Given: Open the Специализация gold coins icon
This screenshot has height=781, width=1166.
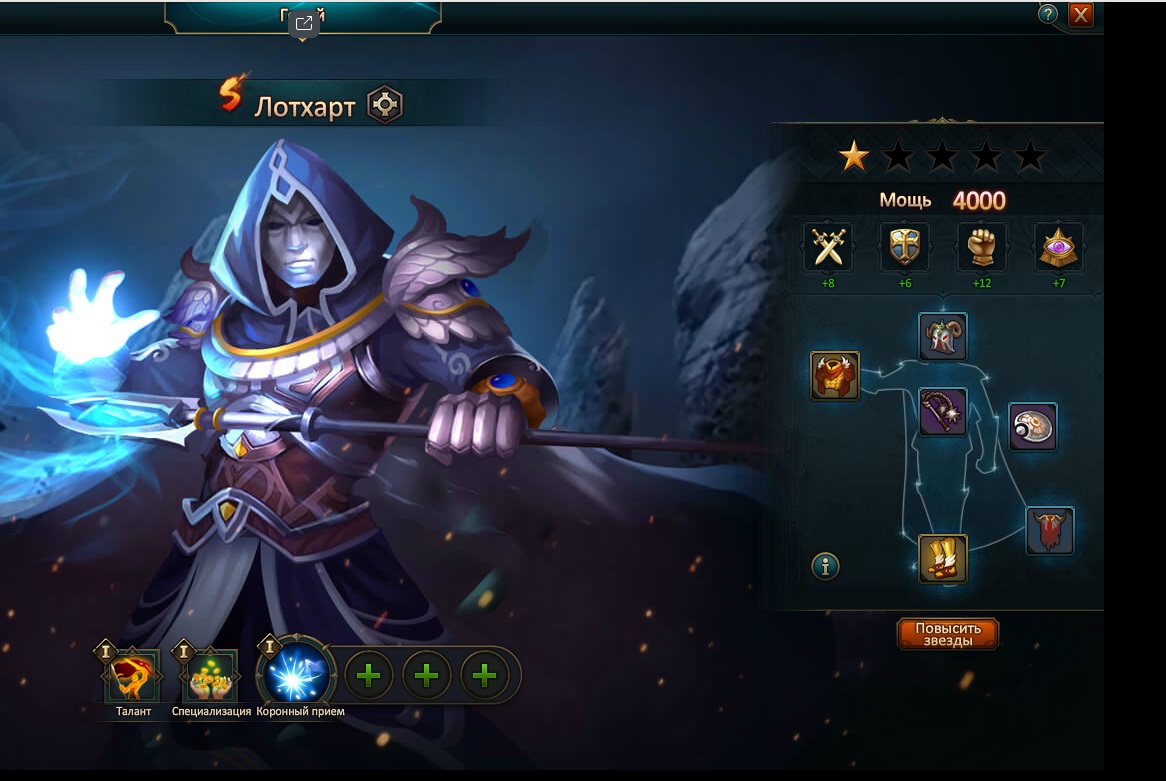Looking at the screenshot, I should point(211,675).
